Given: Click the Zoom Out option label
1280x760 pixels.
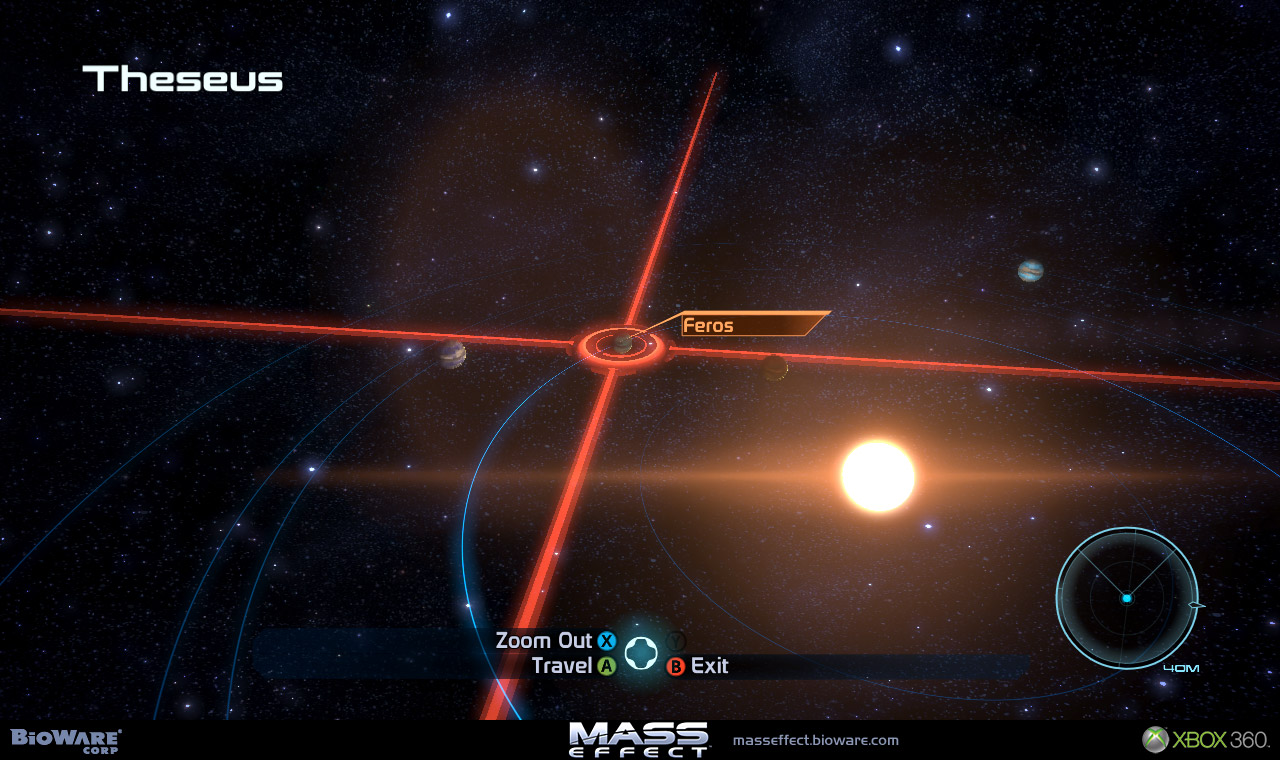Looking at the screenshot, I should pos(544,641).
